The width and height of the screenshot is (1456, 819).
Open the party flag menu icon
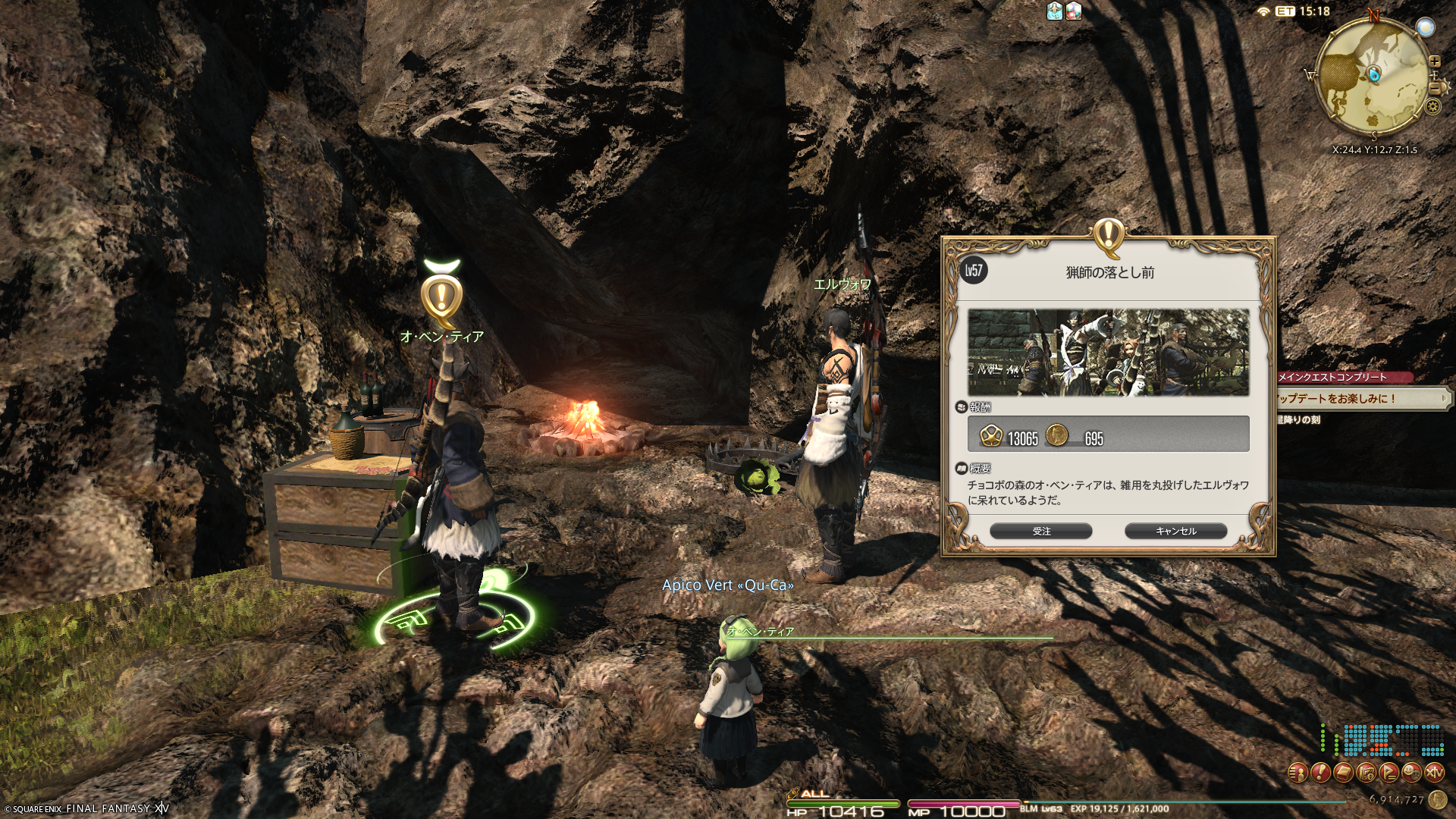tap(1389, 773)
